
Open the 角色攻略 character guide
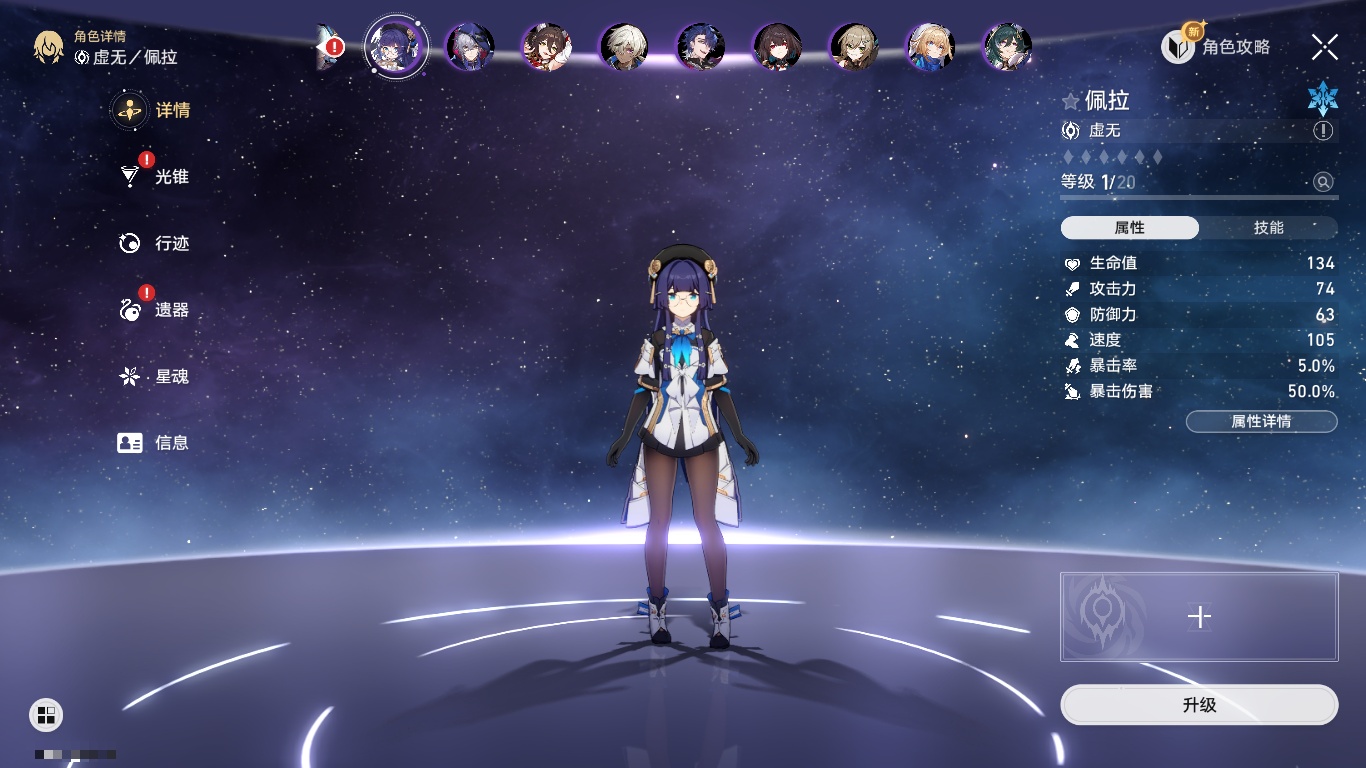pos(1216,46)
